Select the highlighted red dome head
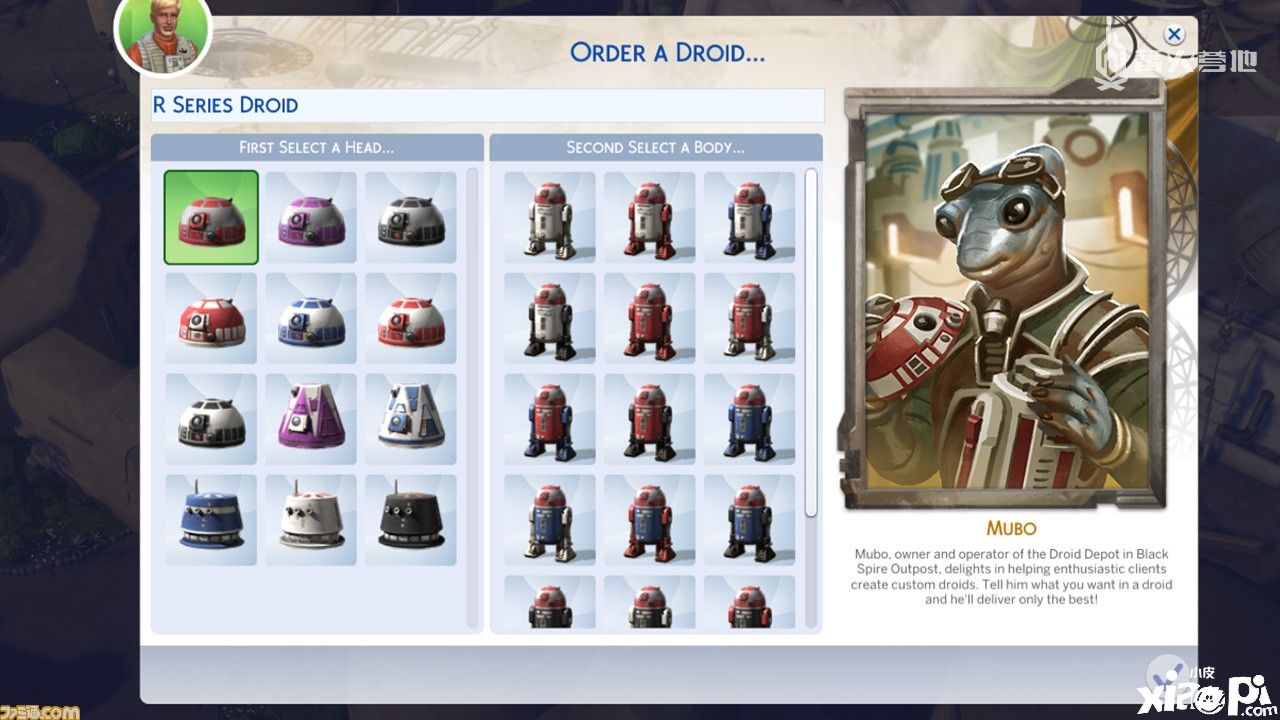 click(x=211, y=217)
